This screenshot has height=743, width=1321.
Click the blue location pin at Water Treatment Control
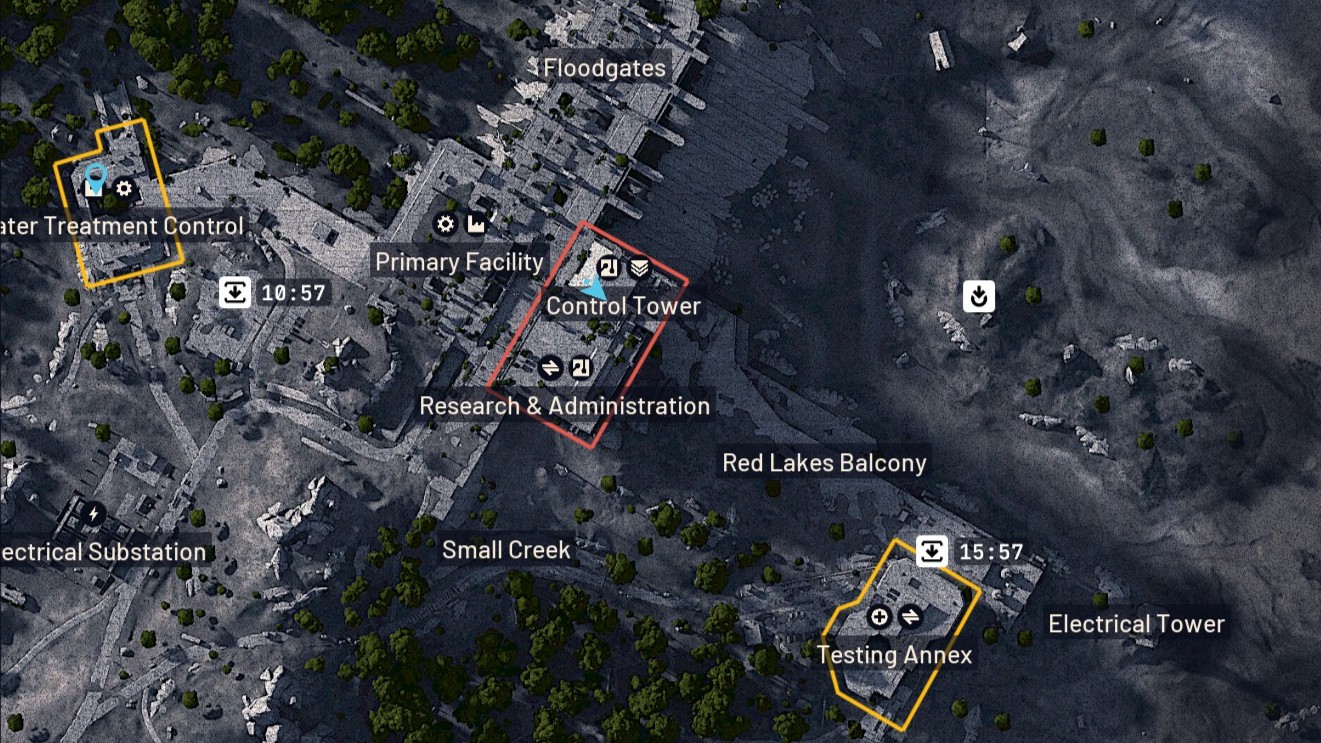95,178
